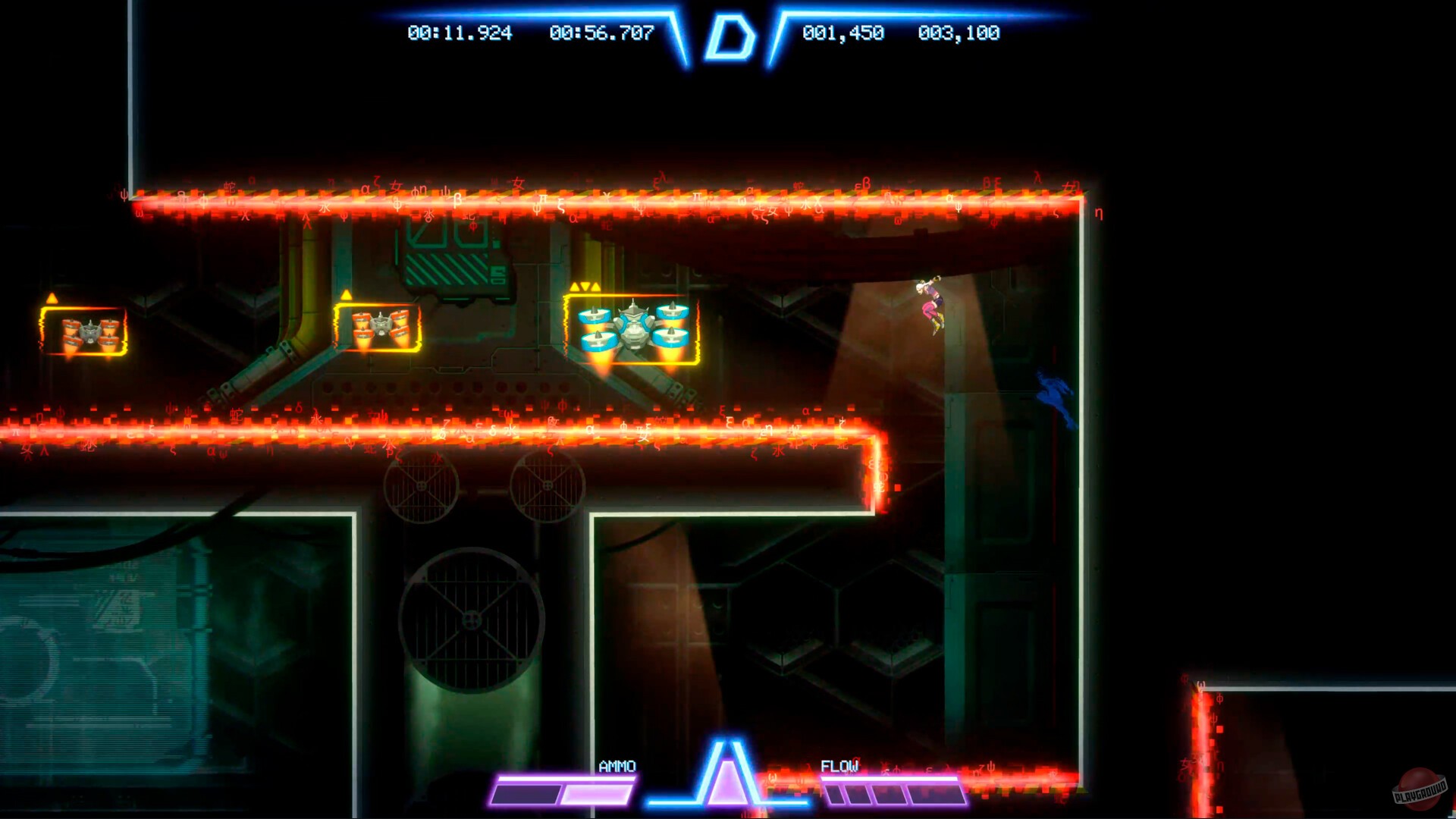Expand the left HUD wing beside the D logo
The height and width of the screenshot is (819, 1456).
point(531,15)
